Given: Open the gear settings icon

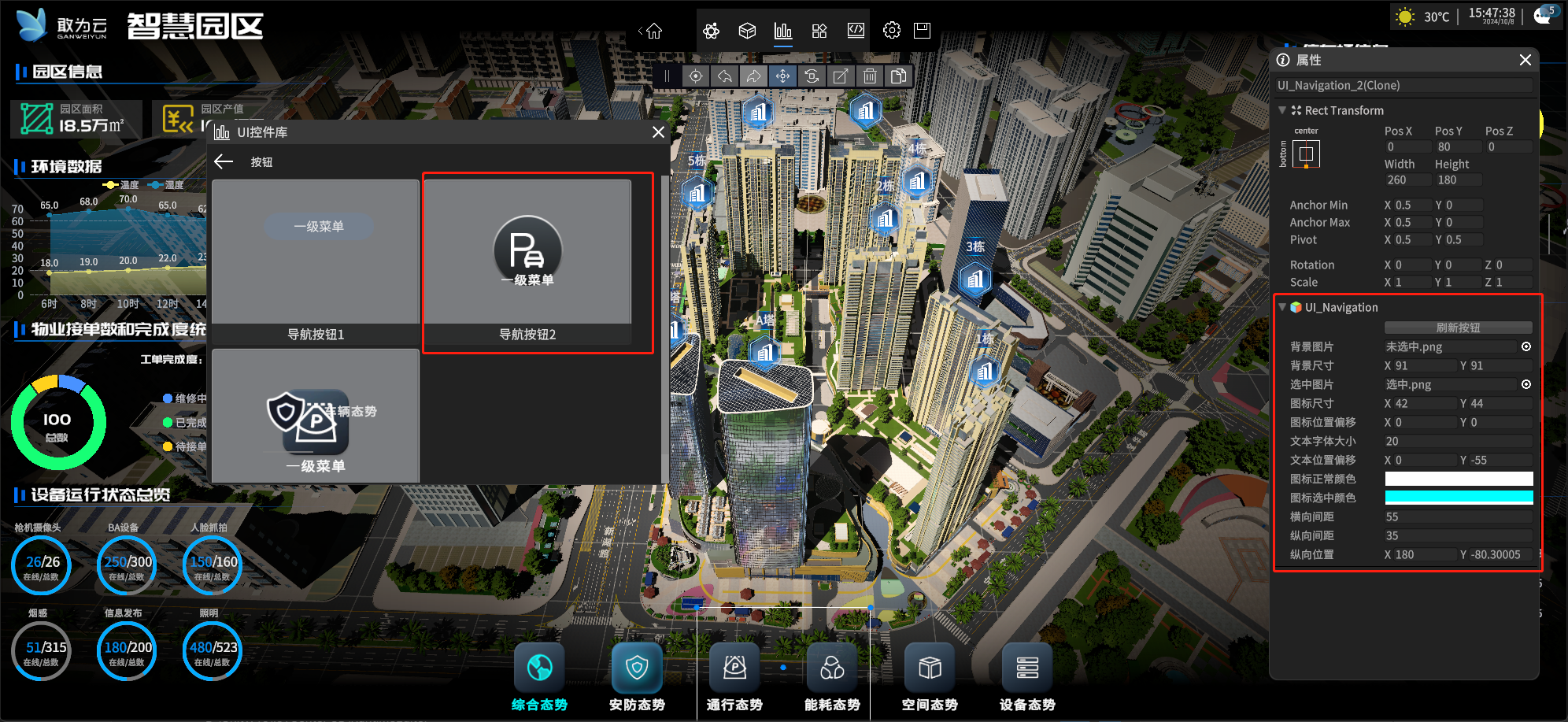Looking at the screenshot, I should (x=892, y=31).
